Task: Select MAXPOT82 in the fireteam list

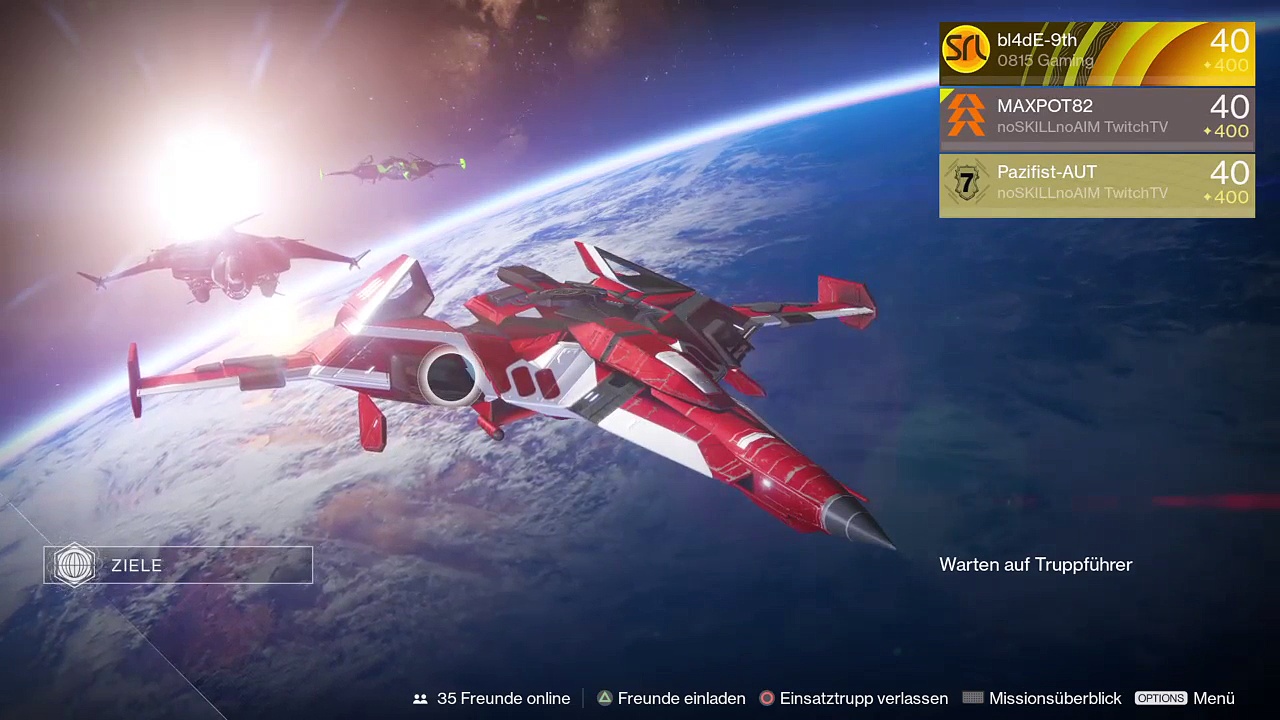Action: [1096, 118]
